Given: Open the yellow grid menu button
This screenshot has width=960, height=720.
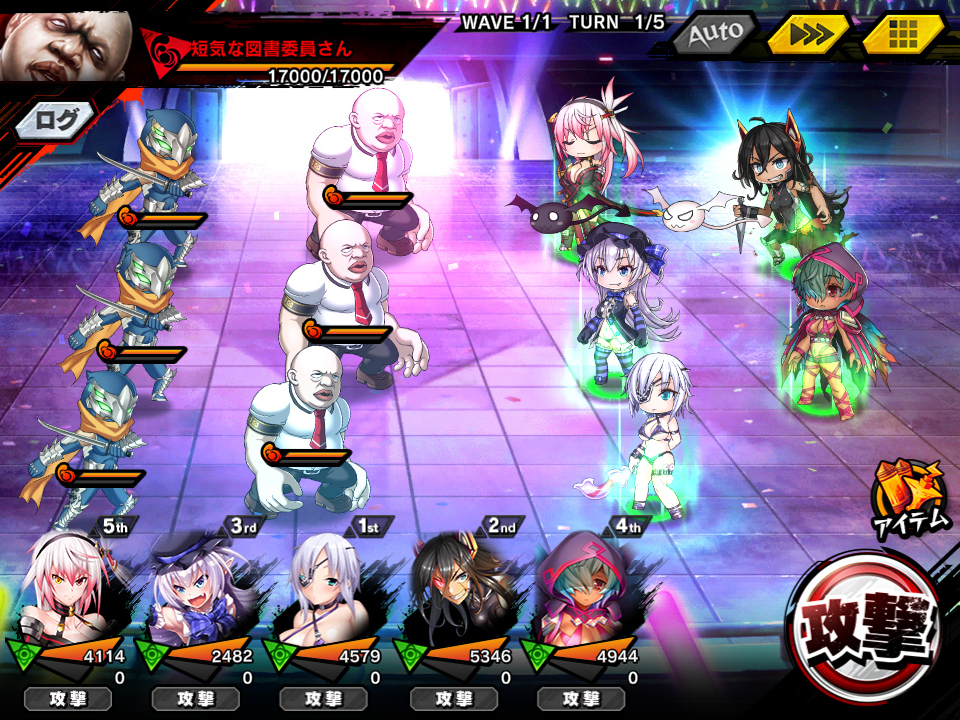Looking at the screenshot, I should coord(903,35).
